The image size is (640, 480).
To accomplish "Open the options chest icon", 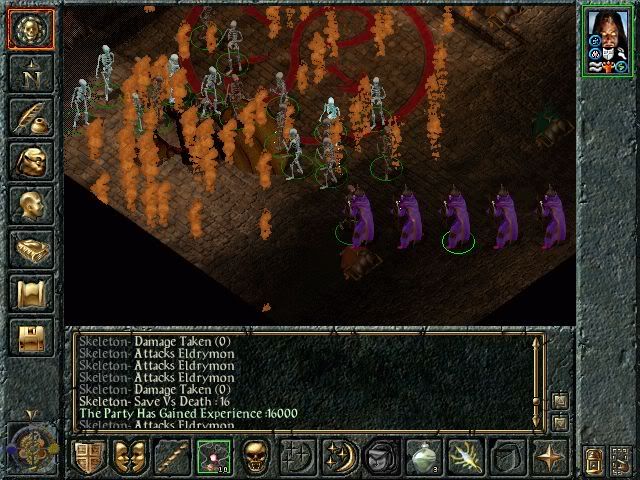I will tap(31, 338).
